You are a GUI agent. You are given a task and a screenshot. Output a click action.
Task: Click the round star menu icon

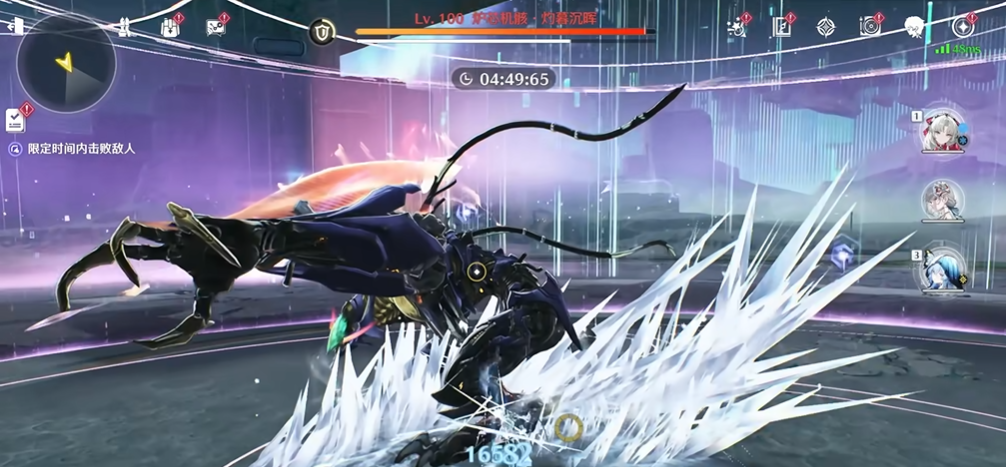963,27
